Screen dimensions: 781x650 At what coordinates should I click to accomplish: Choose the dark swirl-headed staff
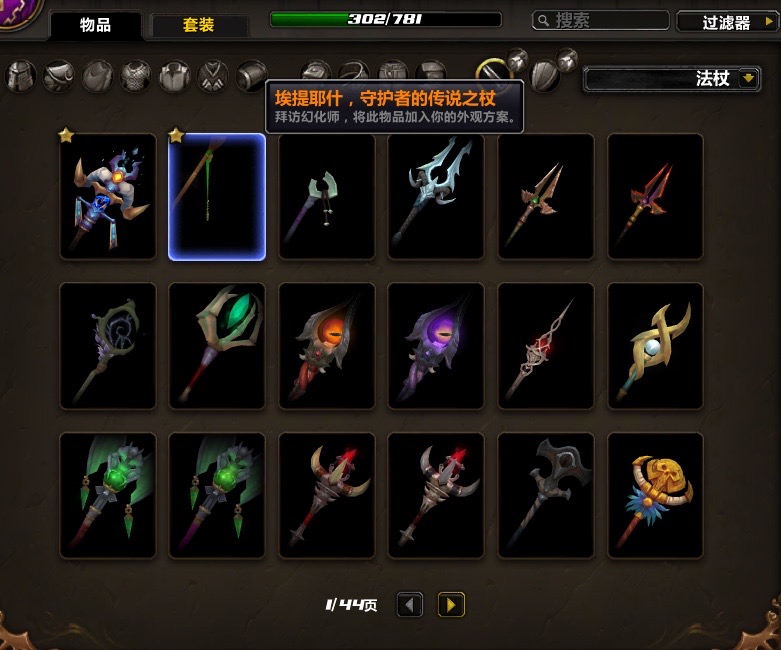pos(108,346)
